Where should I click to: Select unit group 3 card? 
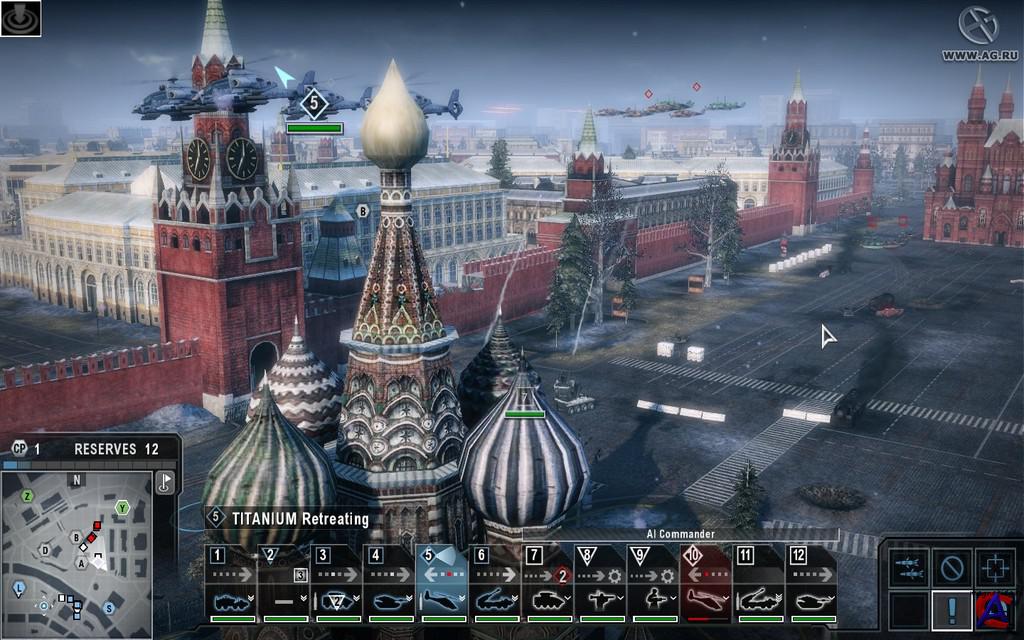(x=336, y=584)
